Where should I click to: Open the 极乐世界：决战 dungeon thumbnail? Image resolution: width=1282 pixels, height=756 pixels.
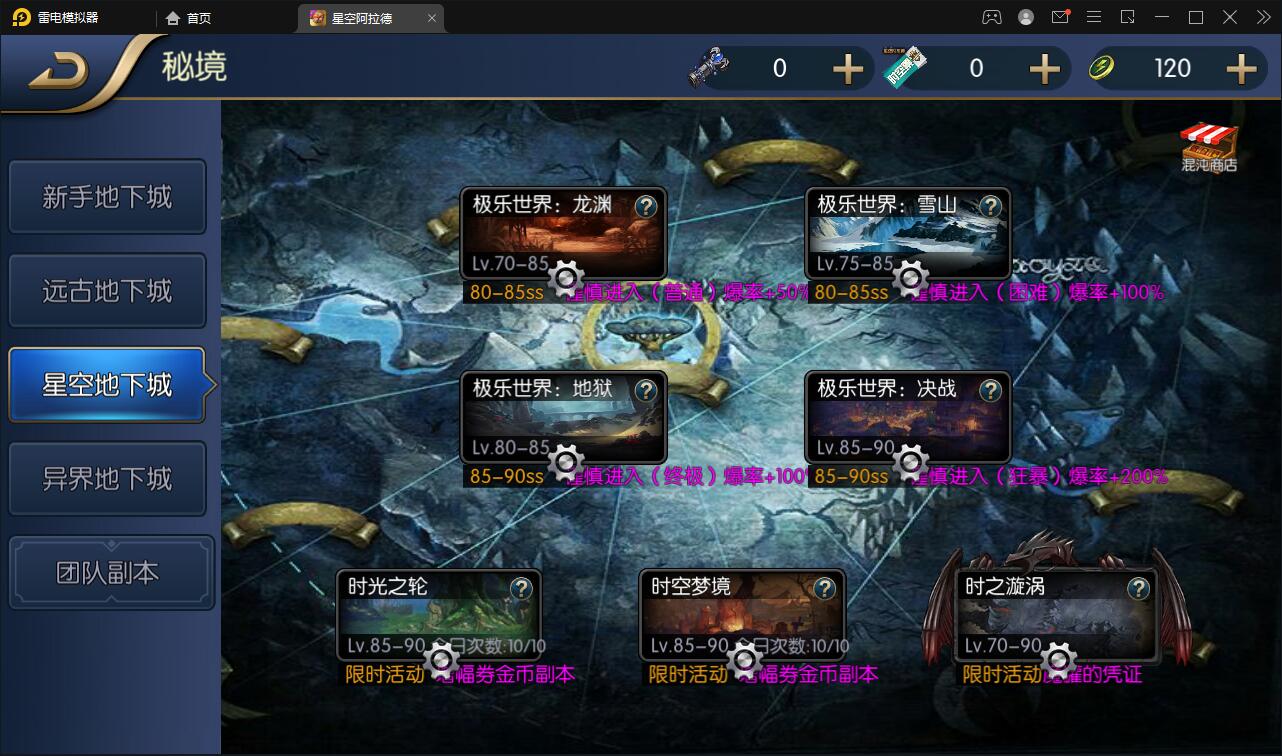pyautogui.click(x=907, y=416)
